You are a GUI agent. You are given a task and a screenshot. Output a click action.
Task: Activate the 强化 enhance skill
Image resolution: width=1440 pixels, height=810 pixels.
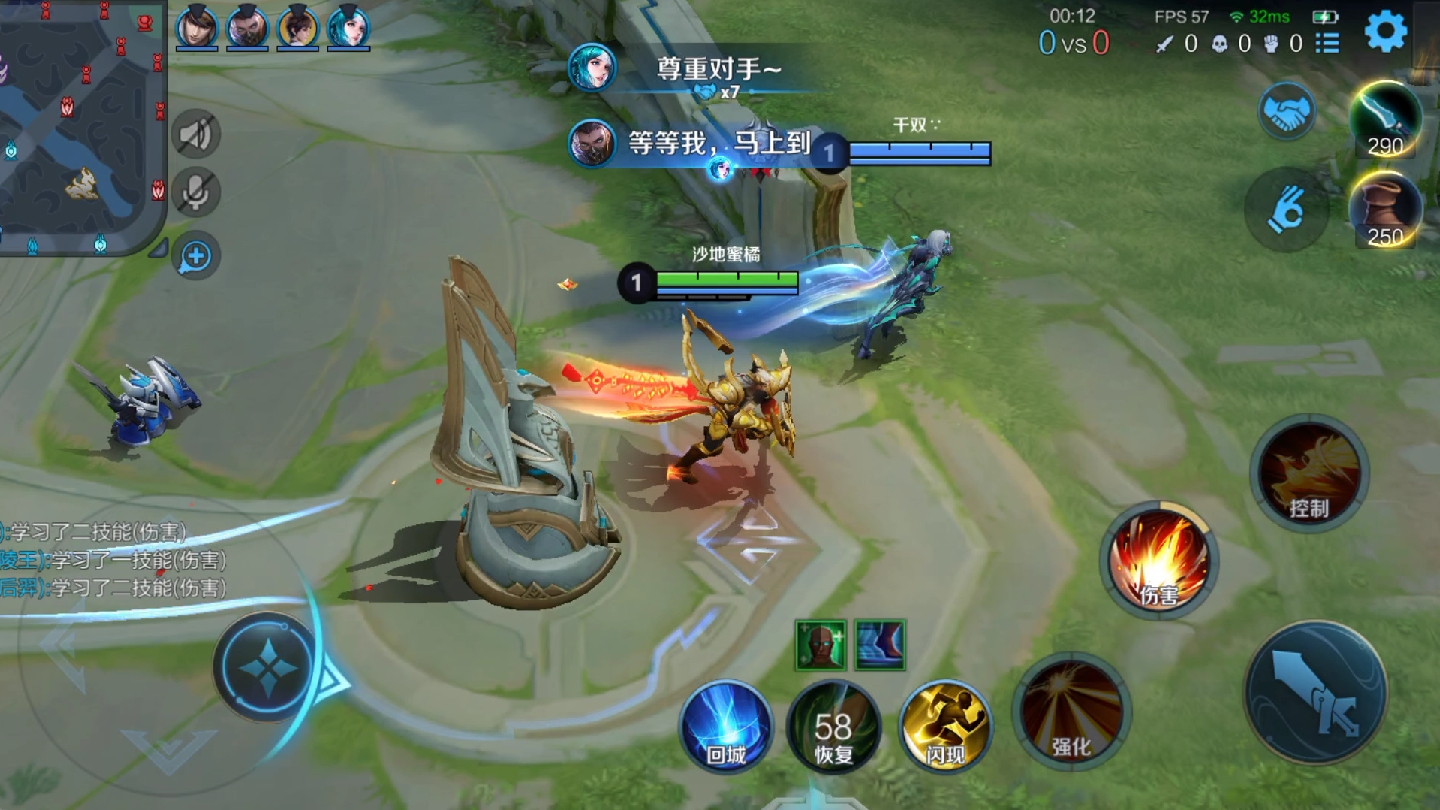(1071, 711)
